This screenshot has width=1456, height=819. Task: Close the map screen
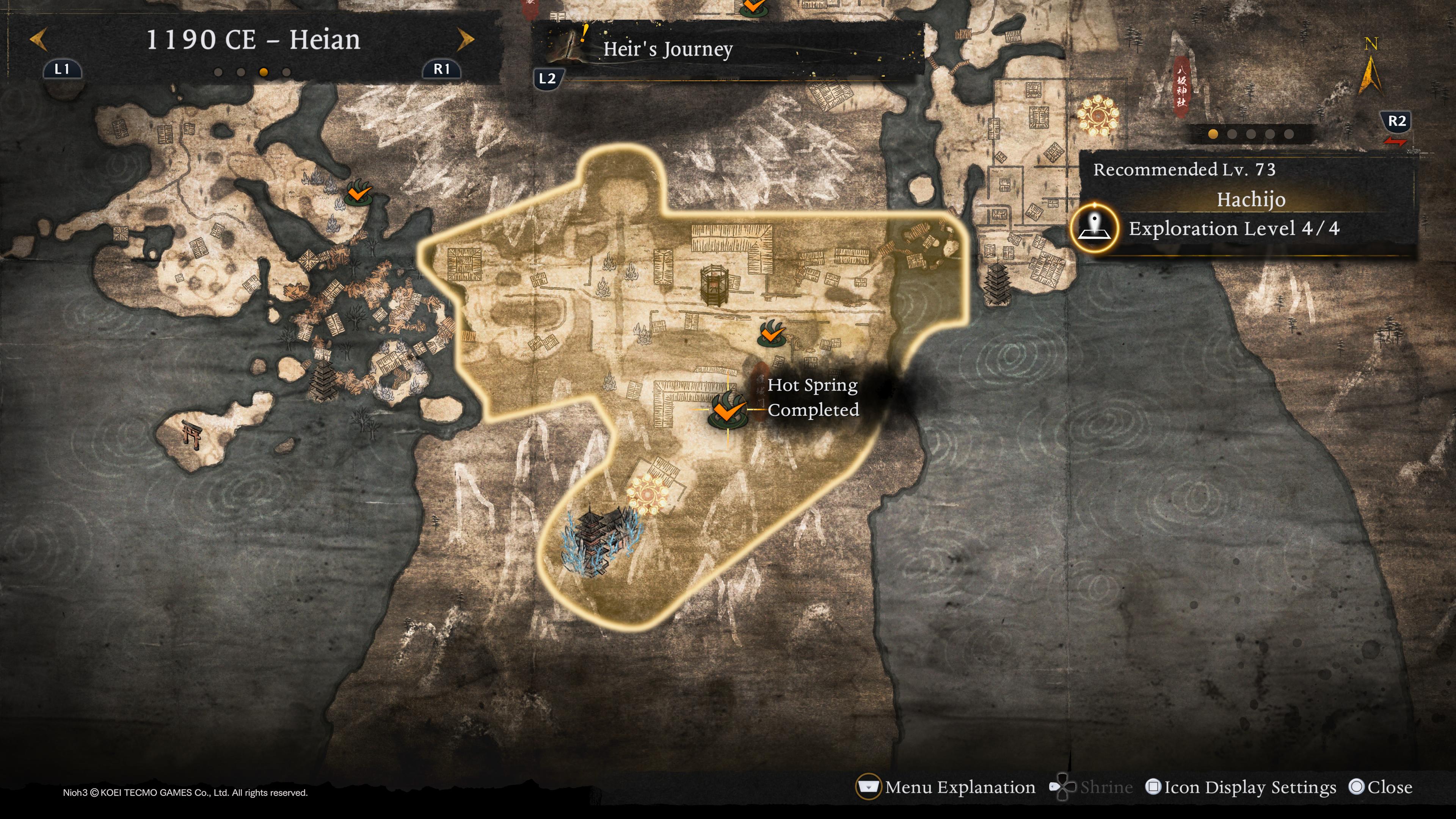[1380, 788]
